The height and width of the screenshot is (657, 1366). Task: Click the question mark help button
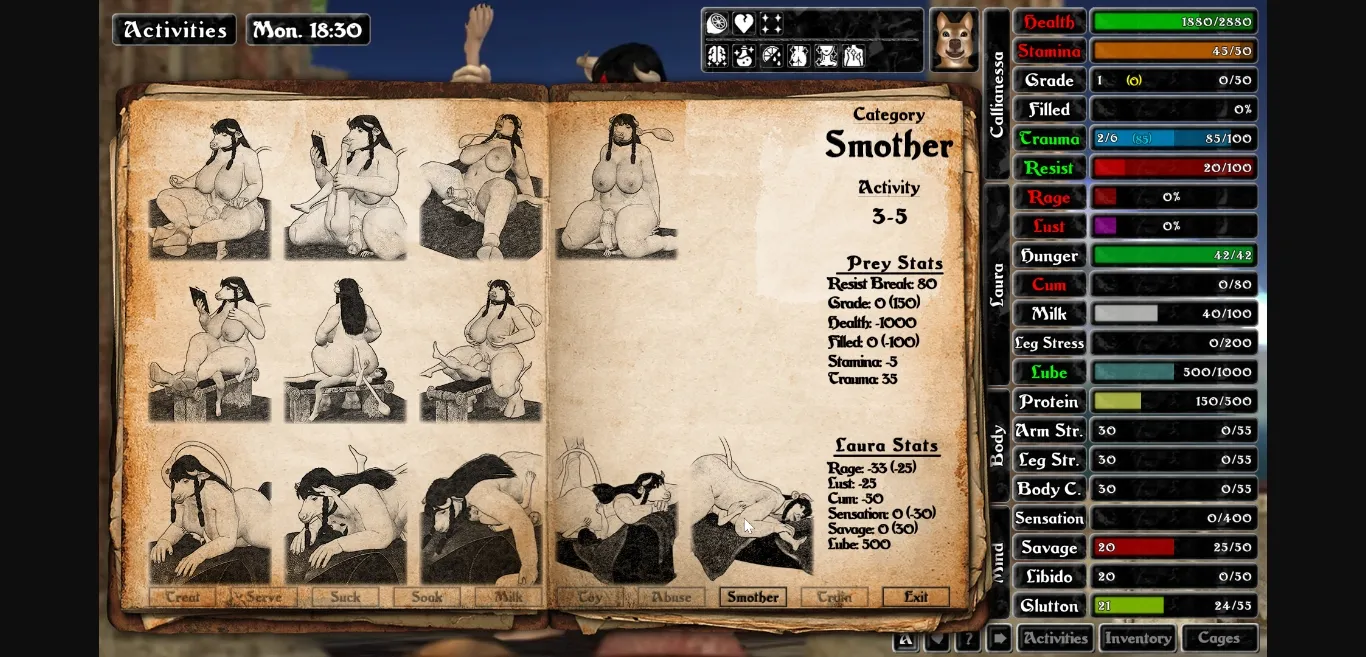967,639
